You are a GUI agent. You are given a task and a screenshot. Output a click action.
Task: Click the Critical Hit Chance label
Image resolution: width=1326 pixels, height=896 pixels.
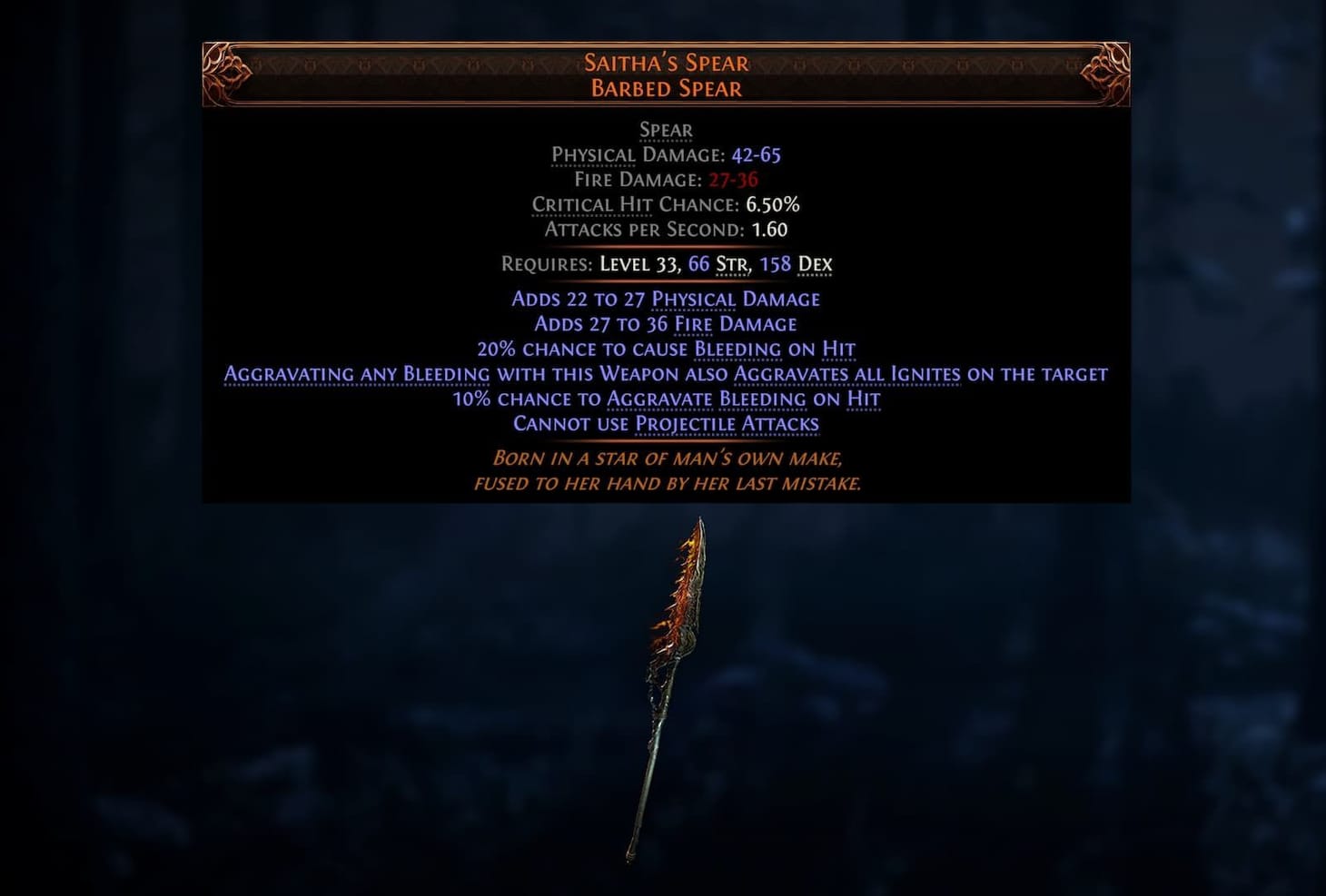(x=633, y=204)
